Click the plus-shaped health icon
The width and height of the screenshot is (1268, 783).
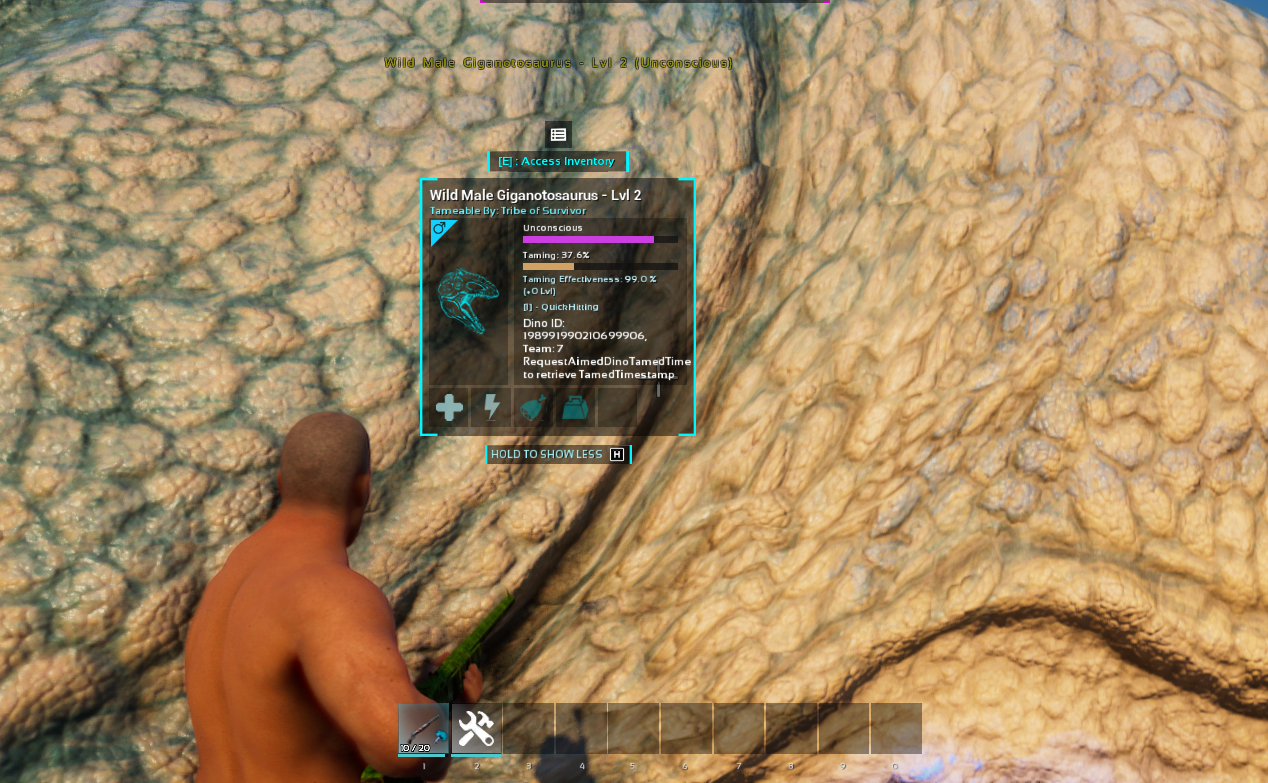[449, 407]
